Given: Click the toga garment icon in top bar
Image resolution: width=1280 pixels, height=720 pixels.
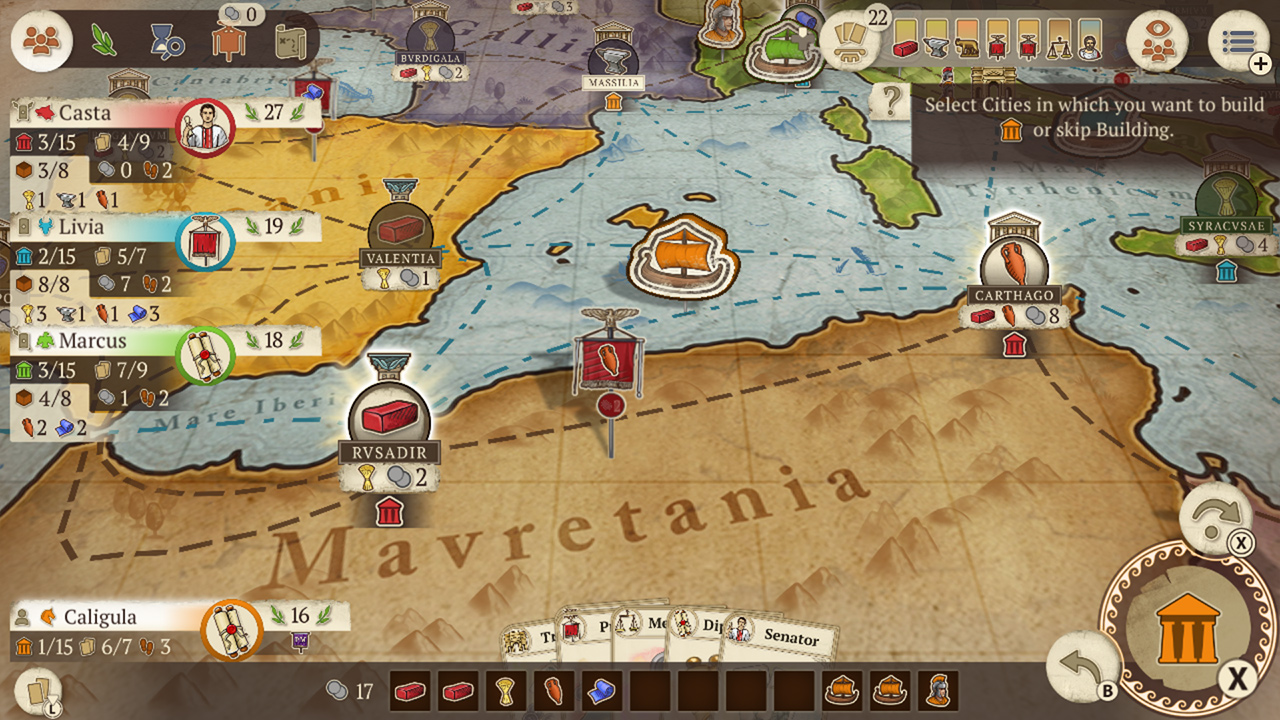Looking at the screenshot, I should pos(229,42).
